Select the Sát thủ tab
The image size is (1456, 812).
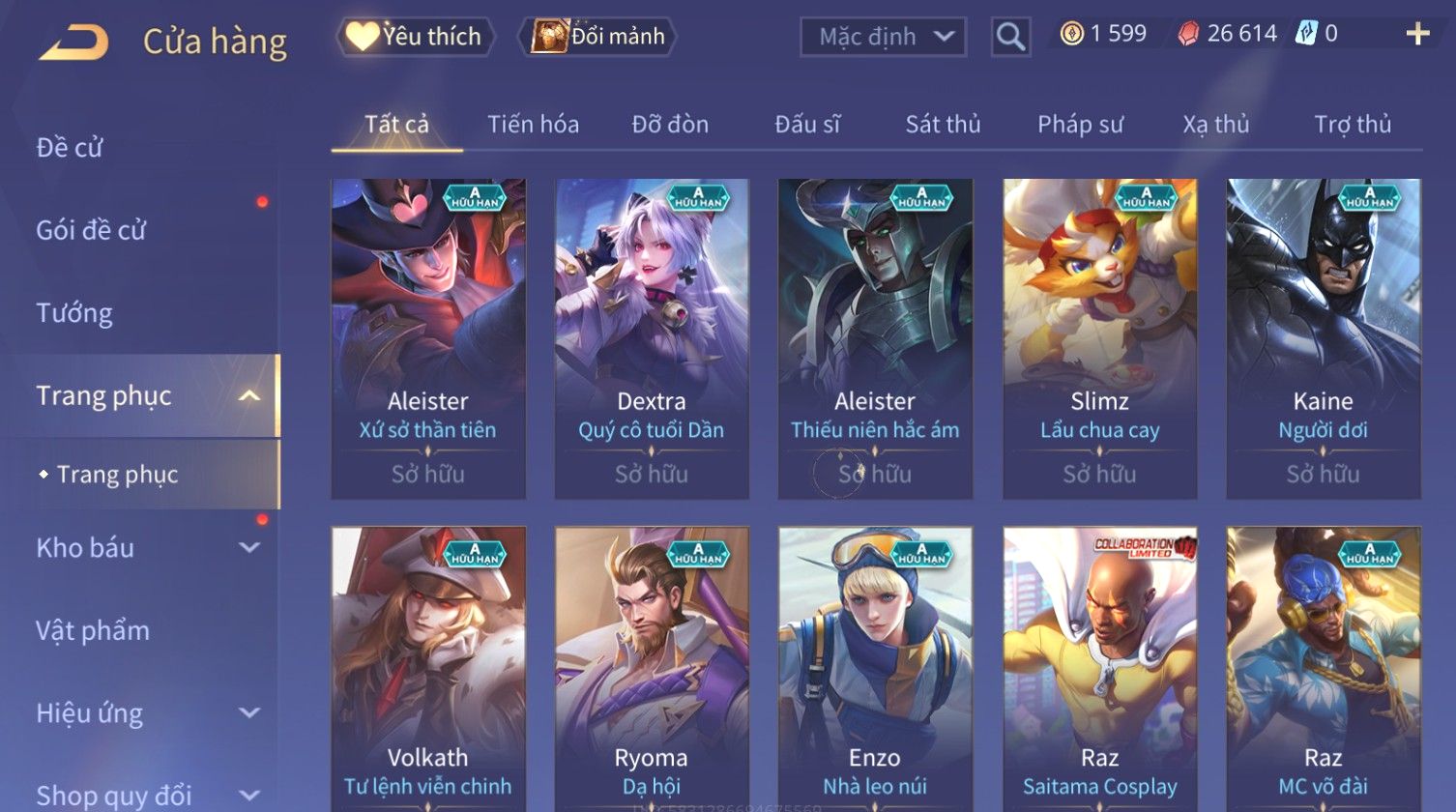943,125
